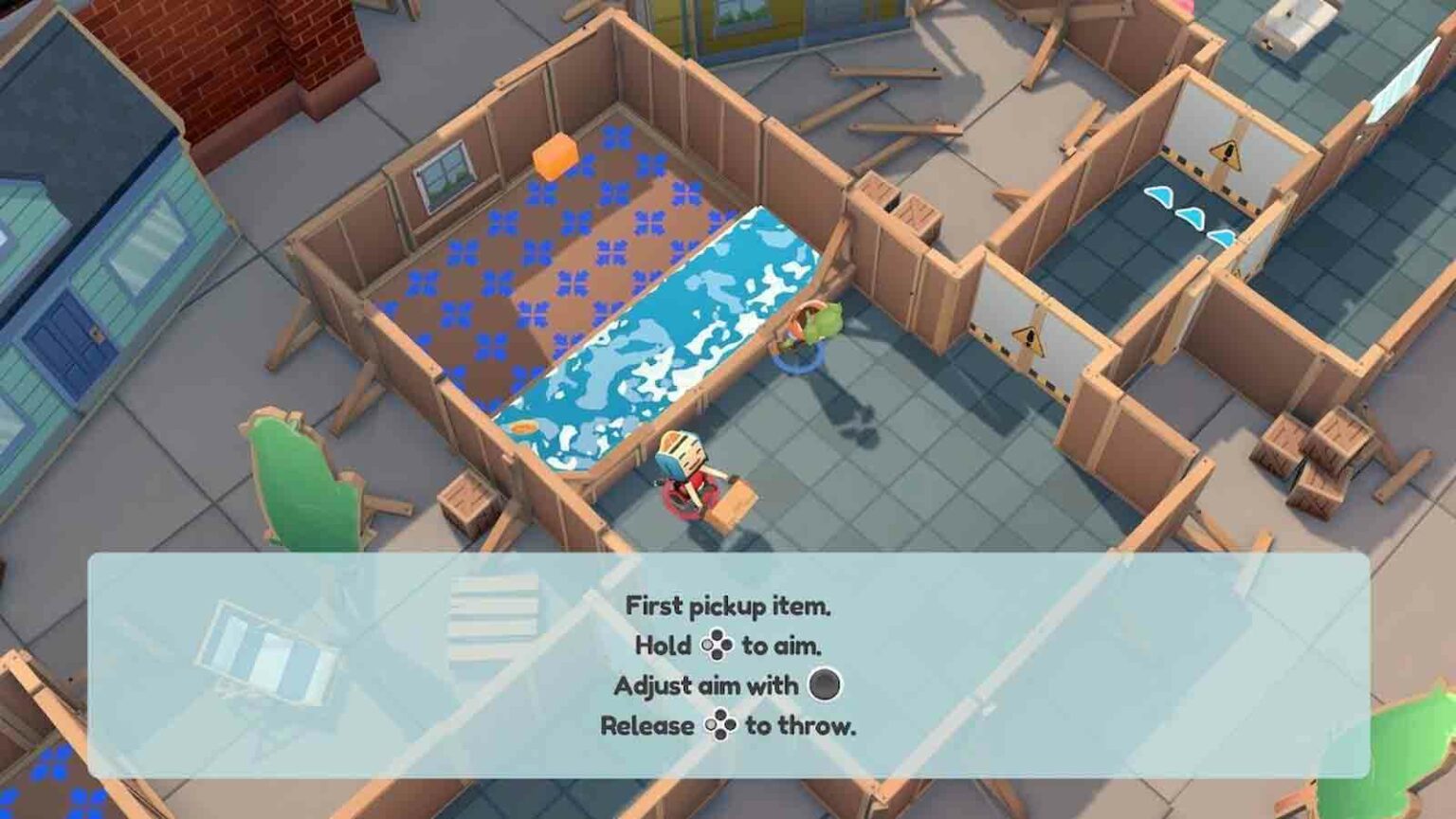The width and height of the screenshot is (1456, 819).
Task: Select the yellow warning triangle sign on the barrier
Action: [1030, 339]
